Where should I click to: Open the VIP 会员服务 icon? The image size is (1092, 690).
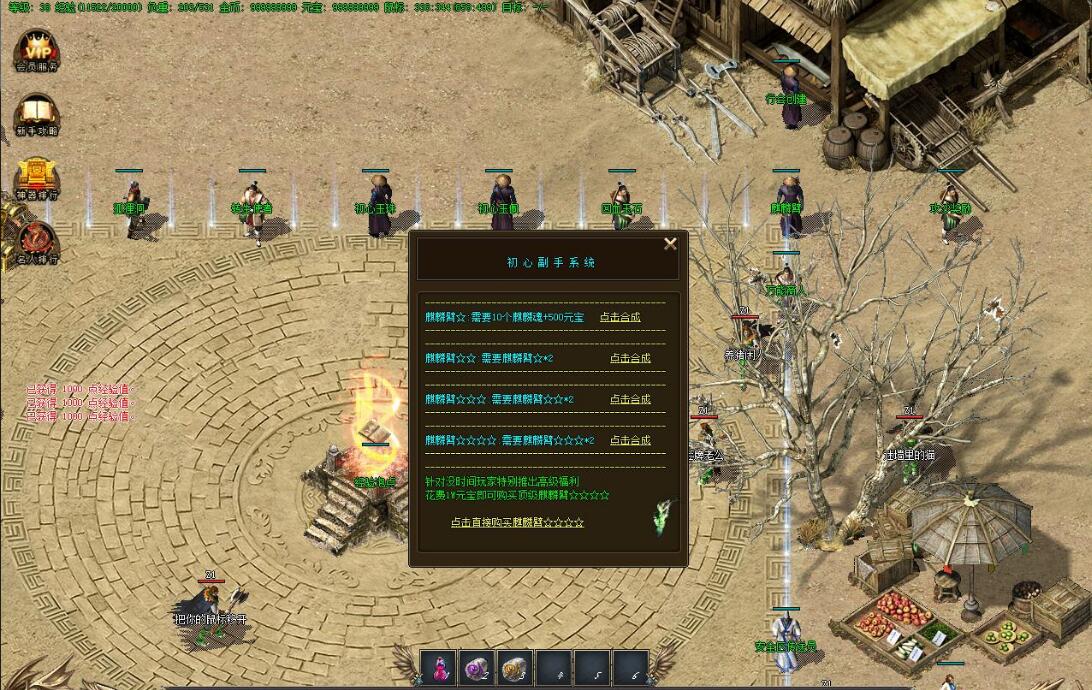pos(37,49)
